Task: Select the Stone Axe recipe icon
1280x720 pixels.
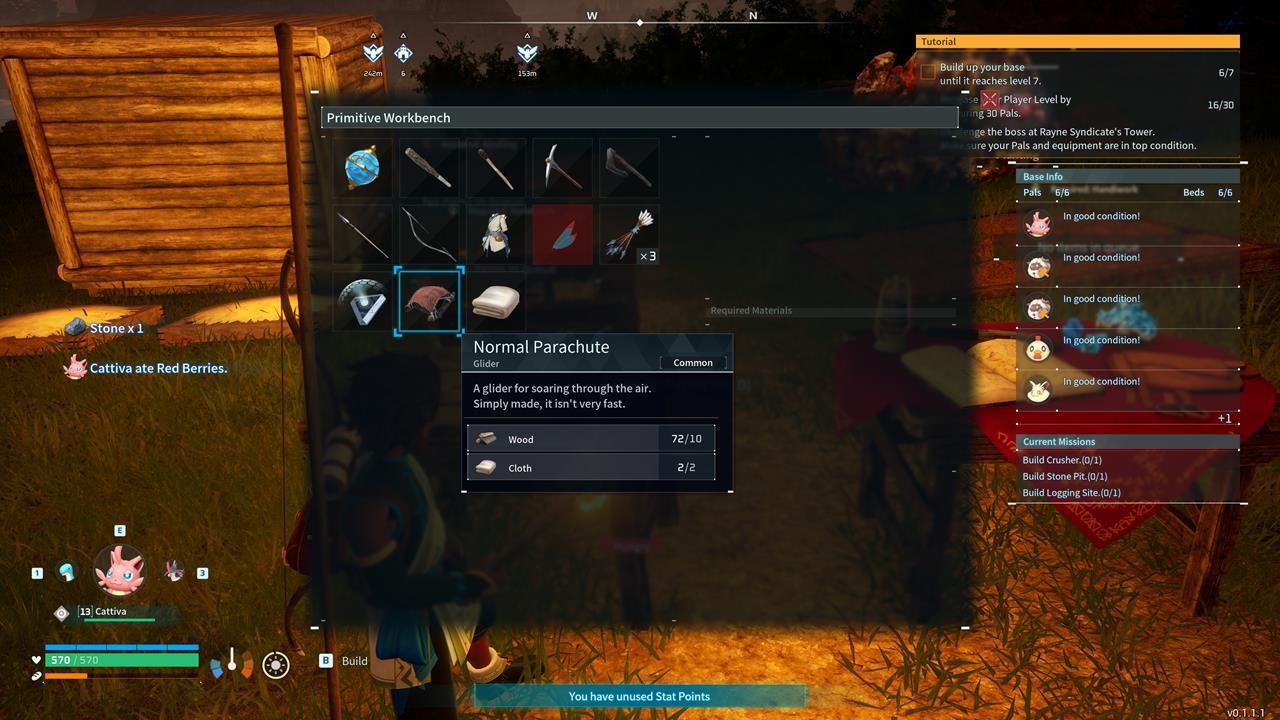Action: (628, 168)
